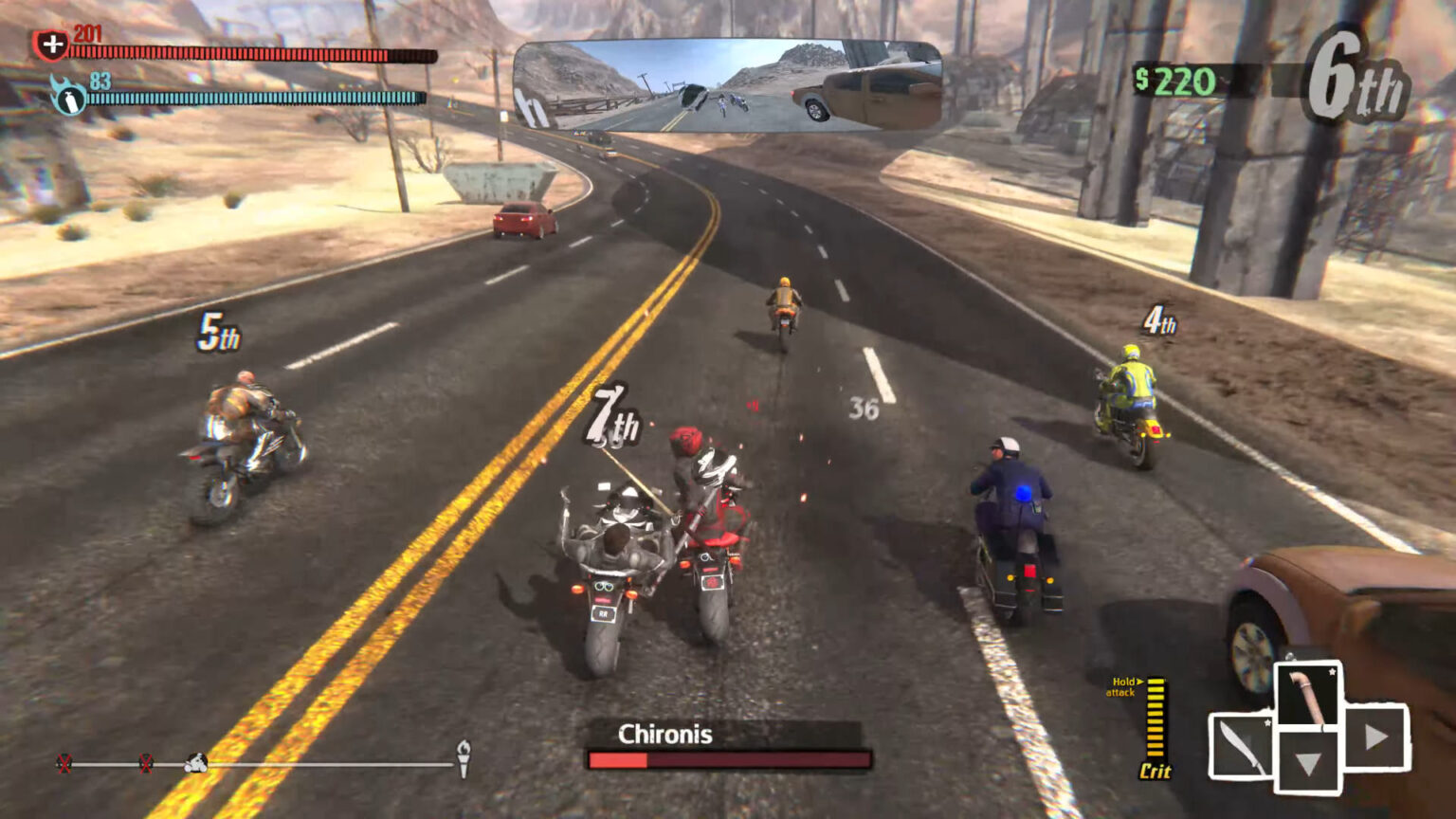Select the machete weapon slot
The image size is (1456, 819).
[x=1243, y=748]
